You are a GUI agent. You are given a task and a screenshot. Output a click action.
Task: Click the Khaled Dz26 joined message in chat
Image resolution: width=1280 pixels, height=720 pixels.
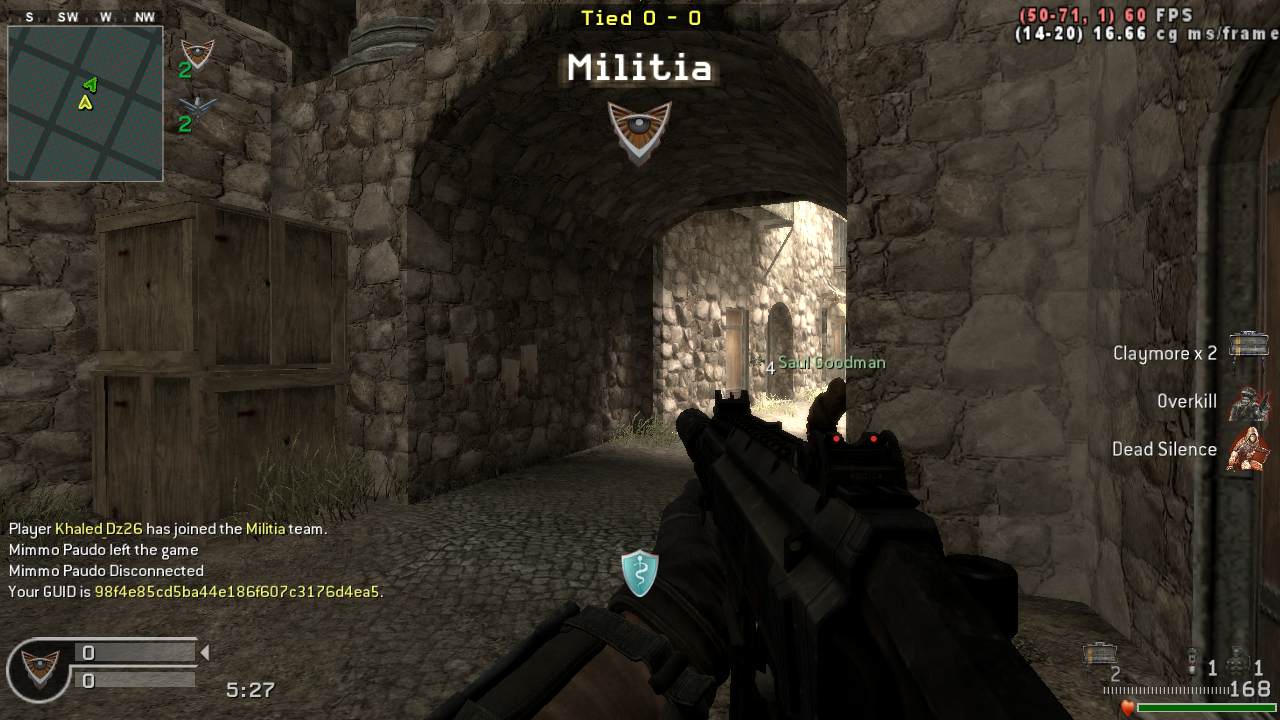168,529
